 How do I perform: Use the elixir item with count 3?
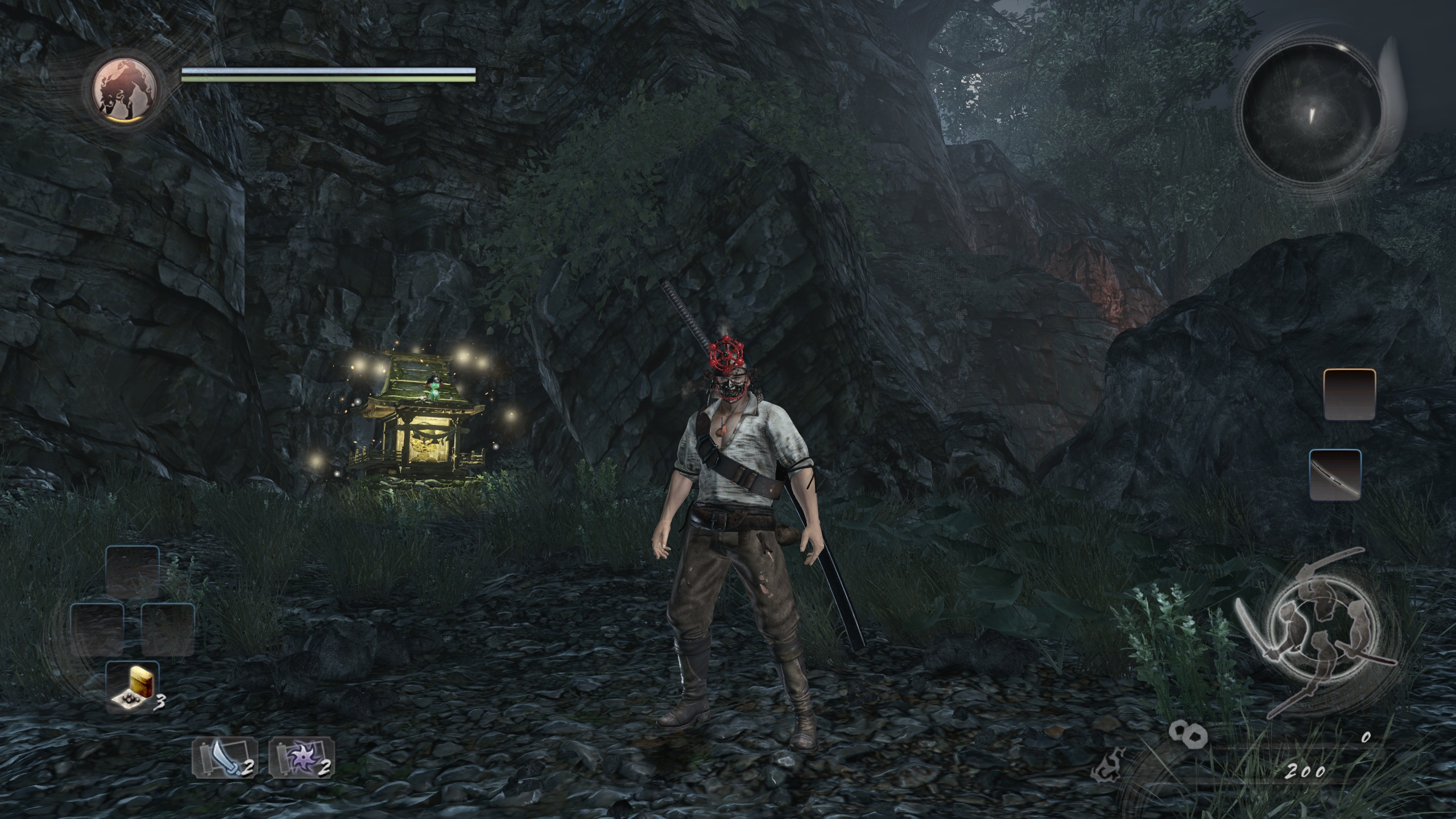pos(133,687)
